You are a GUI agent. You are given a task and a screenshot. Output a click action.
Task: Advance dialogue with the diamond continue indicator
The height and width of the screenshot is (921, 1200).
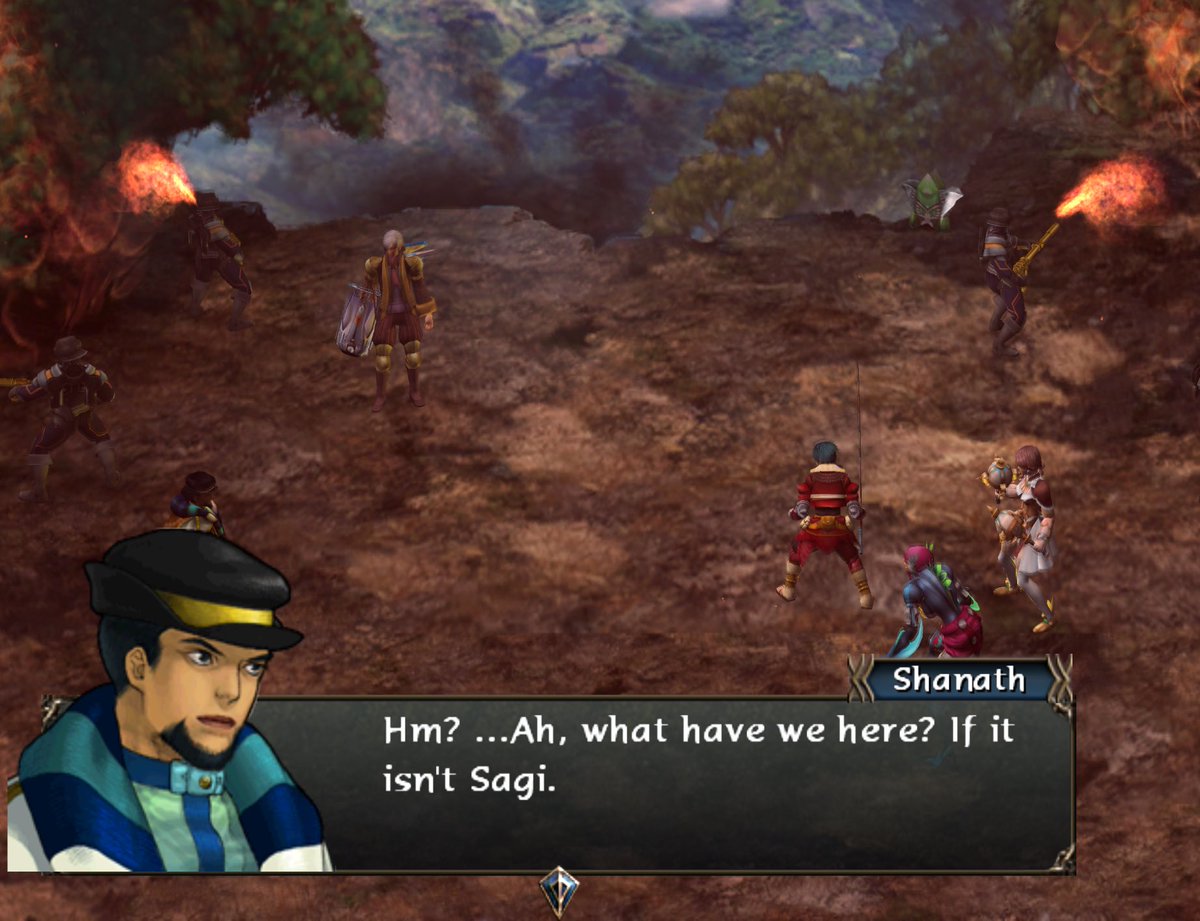coord(557,888)
